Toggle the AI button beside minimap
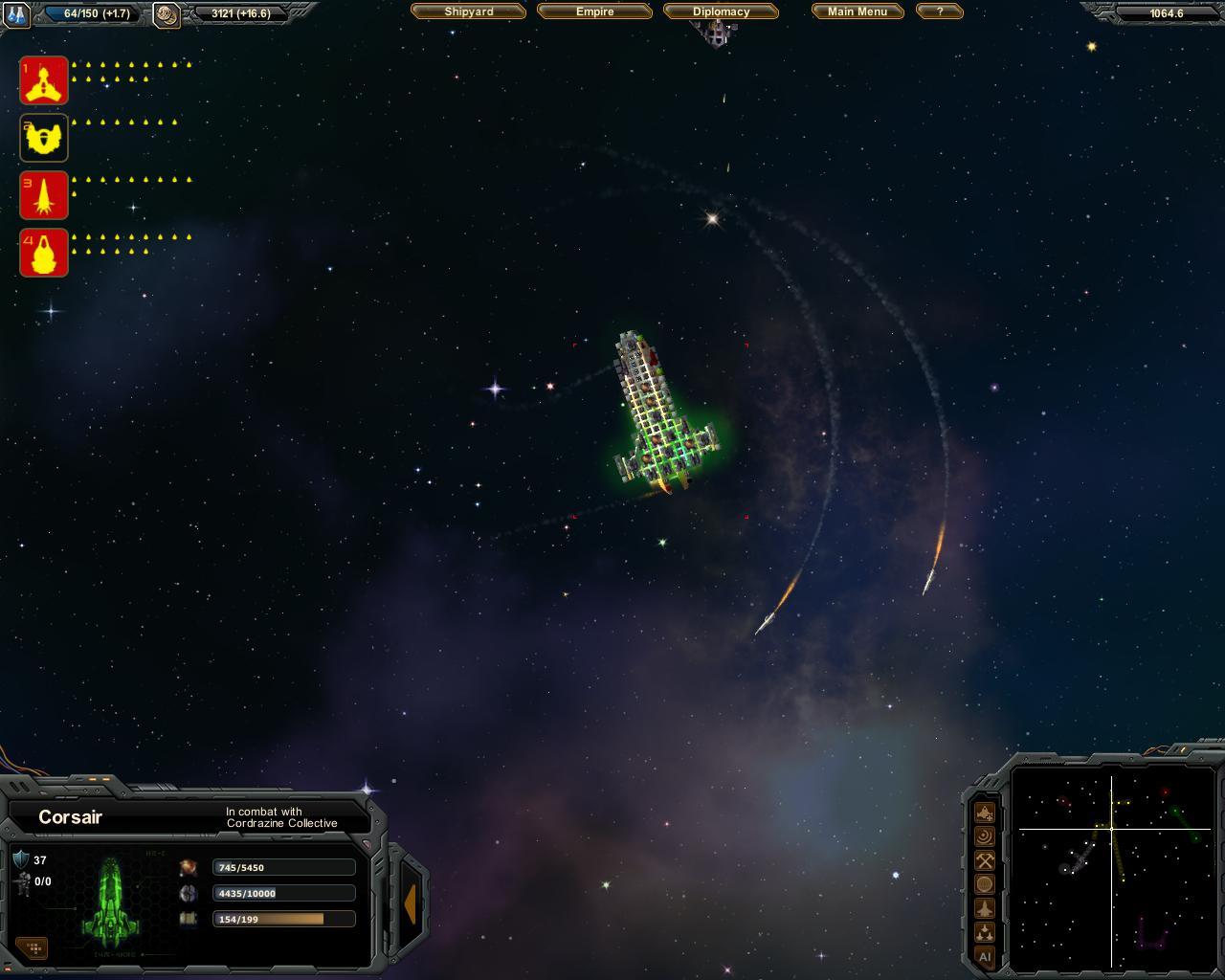 pyautogui.click(x=984, y=956)
